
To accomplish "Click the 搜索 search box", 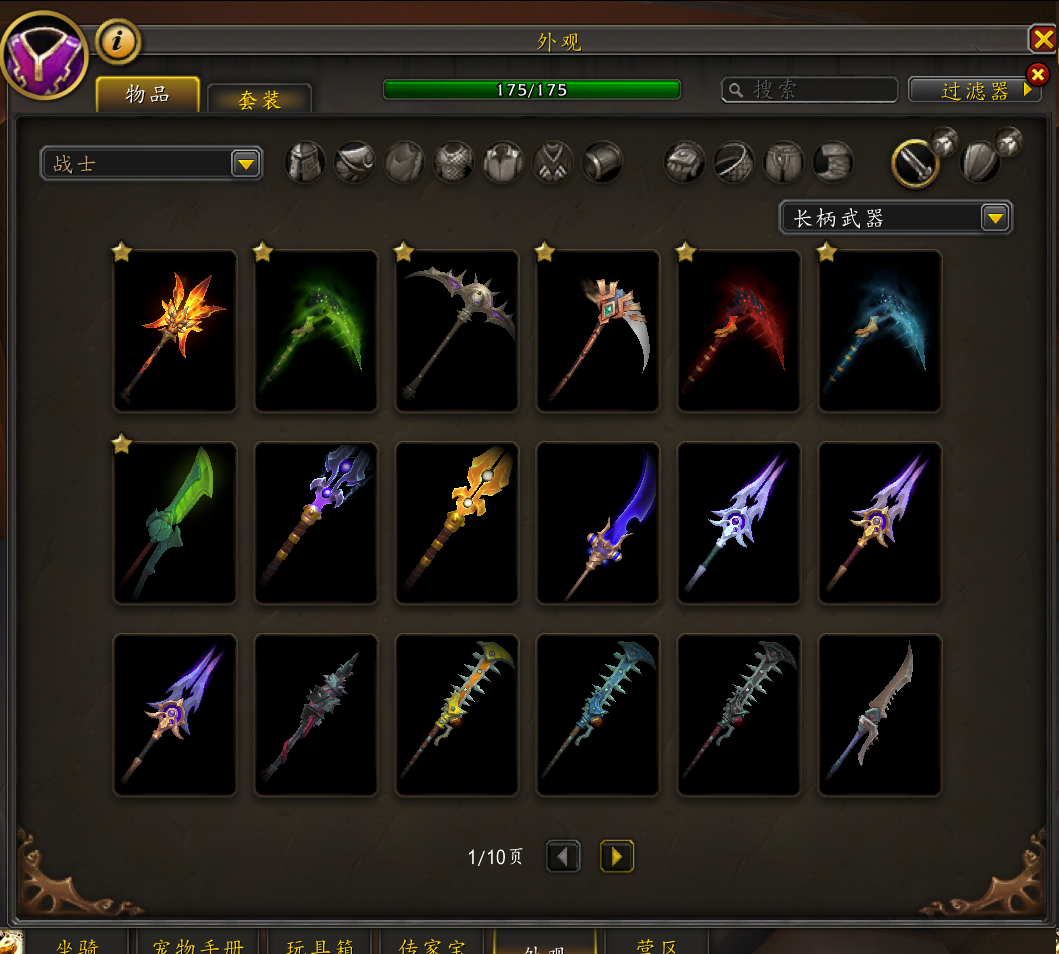I will tap(810, 90).
